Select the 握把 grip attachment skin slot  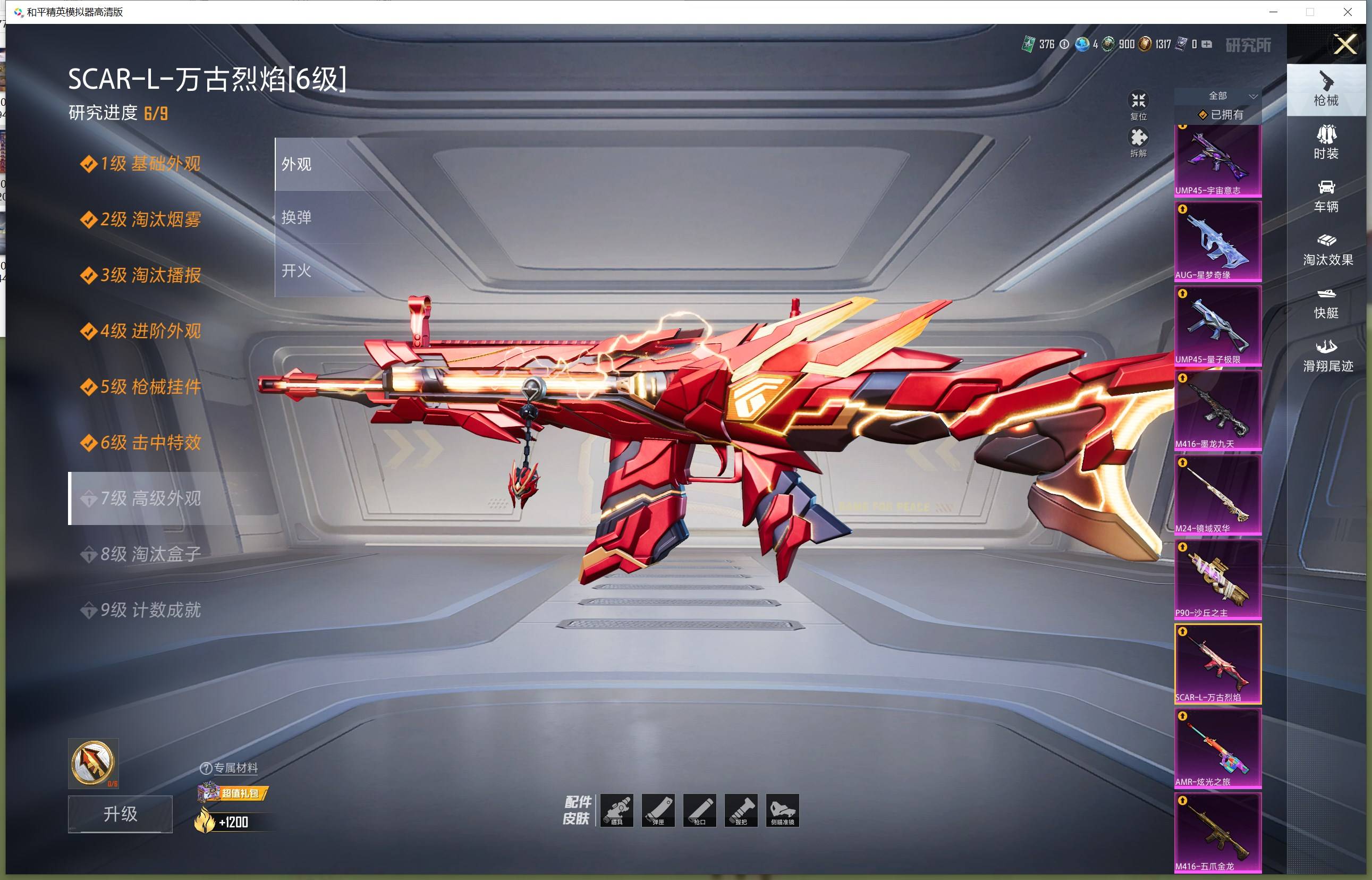741,810
